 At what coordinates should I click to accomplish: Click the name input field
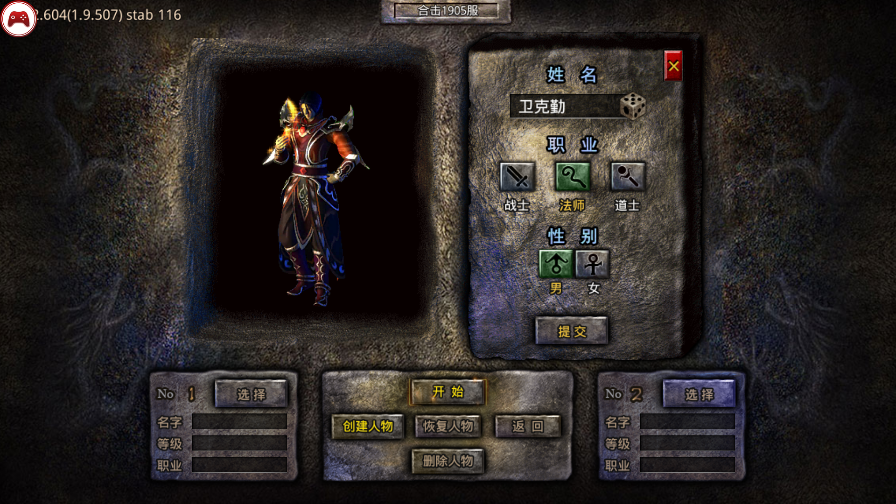563,106
